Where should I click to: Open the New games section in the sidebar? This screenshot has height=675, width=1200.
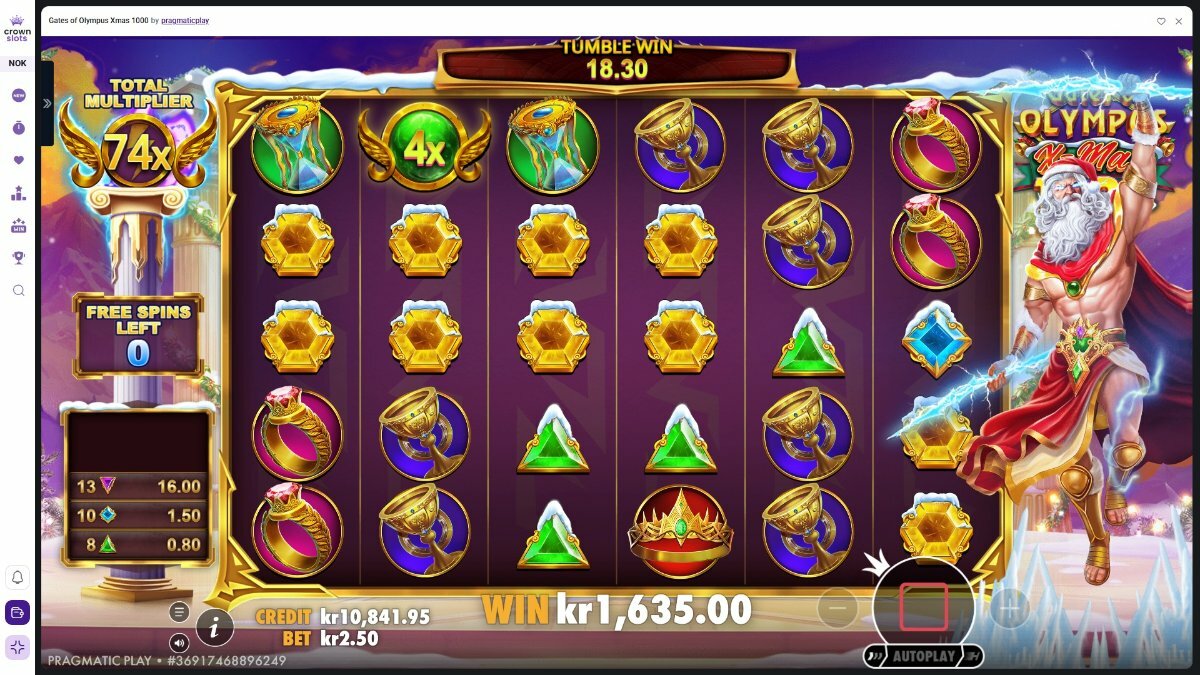18,96
